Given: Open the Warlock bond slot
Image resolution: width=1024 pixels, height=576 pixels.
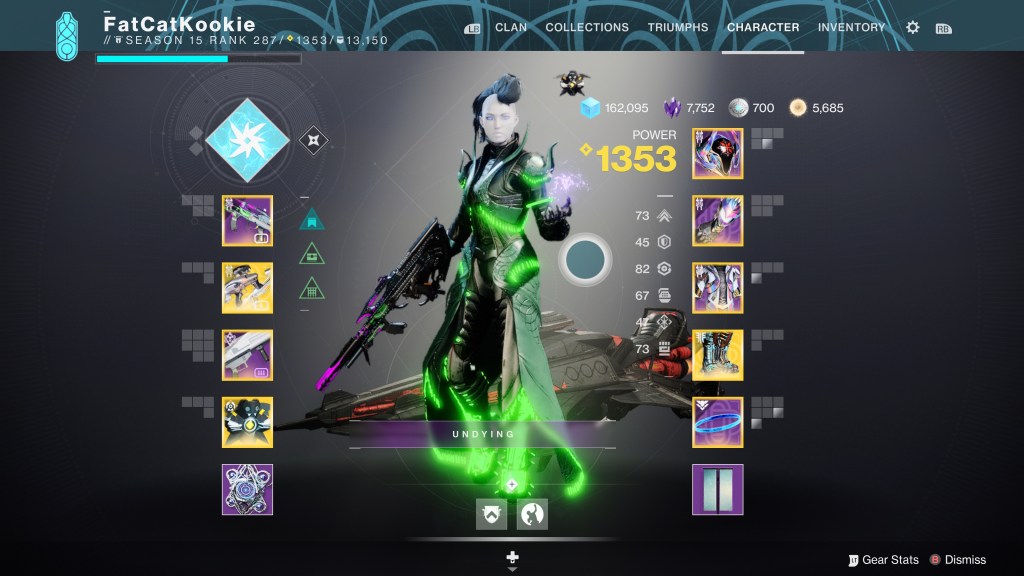Looking at the screenshot, I should 717,422.
